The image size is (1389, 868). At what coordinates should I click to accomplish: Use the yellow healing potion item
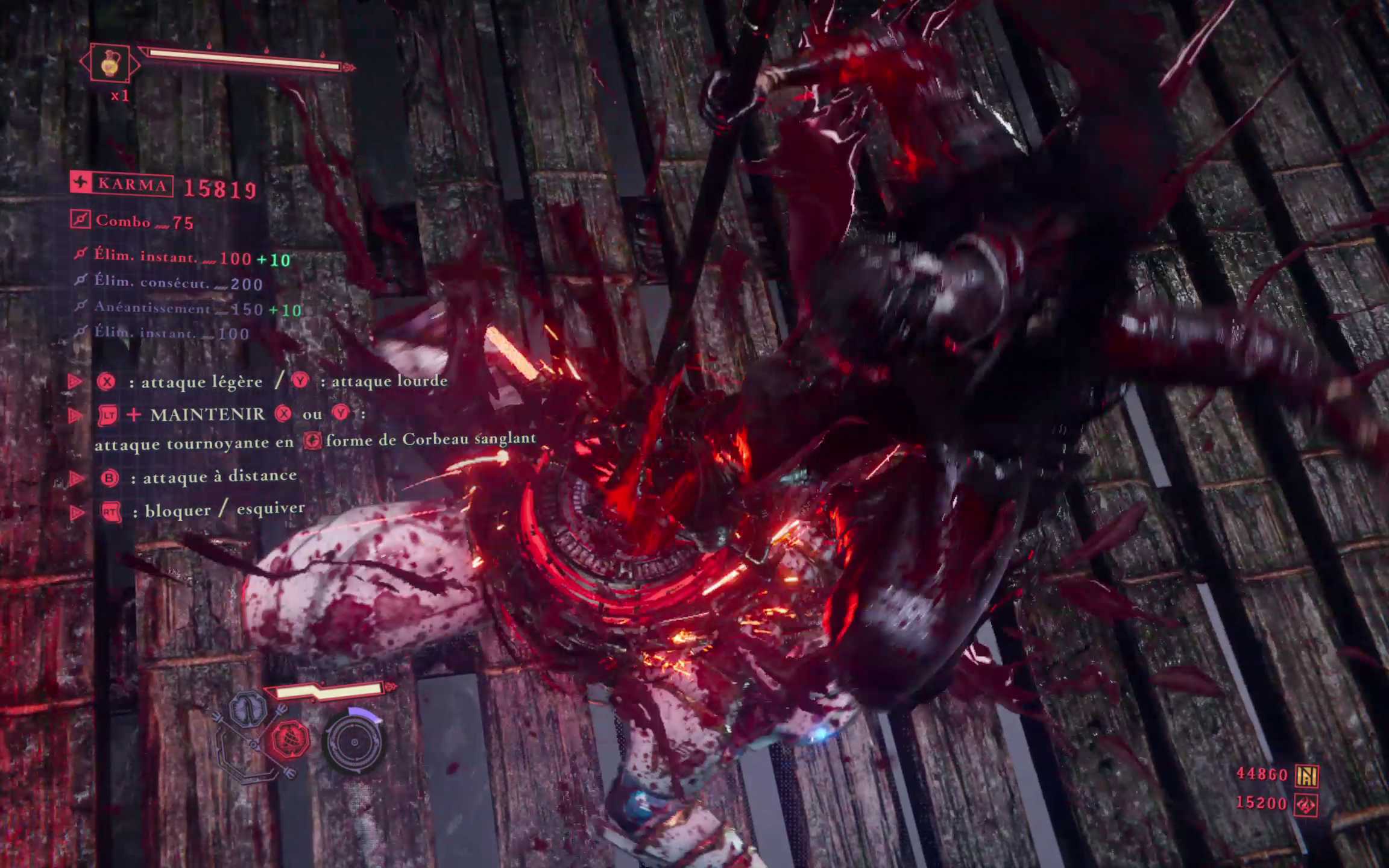tap(110, 63)
